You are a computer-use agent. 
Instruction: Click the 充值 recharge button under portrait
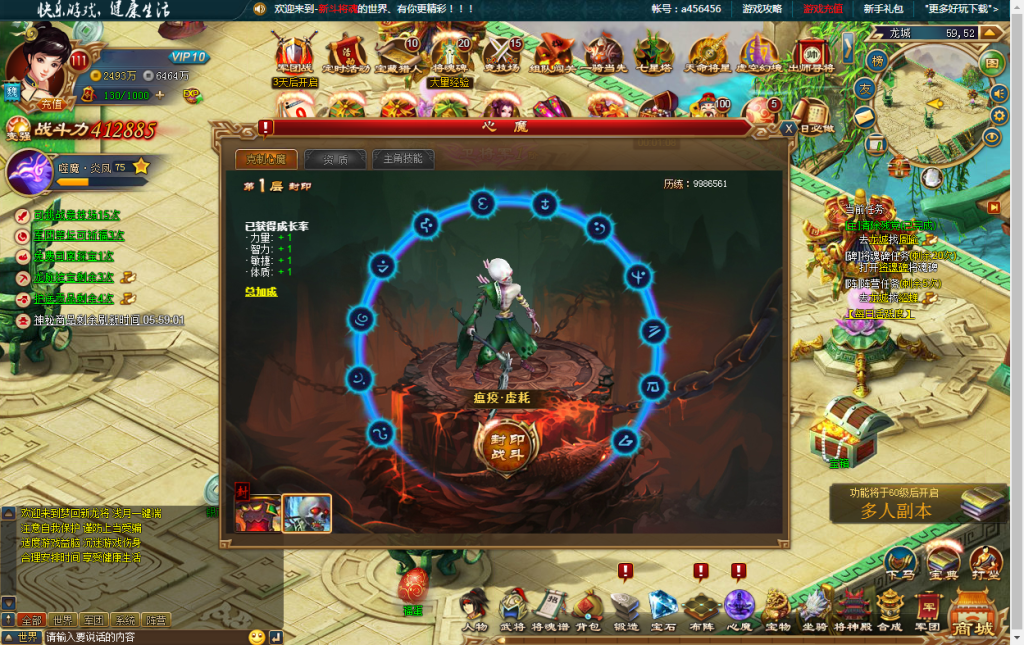click(50, 102)
